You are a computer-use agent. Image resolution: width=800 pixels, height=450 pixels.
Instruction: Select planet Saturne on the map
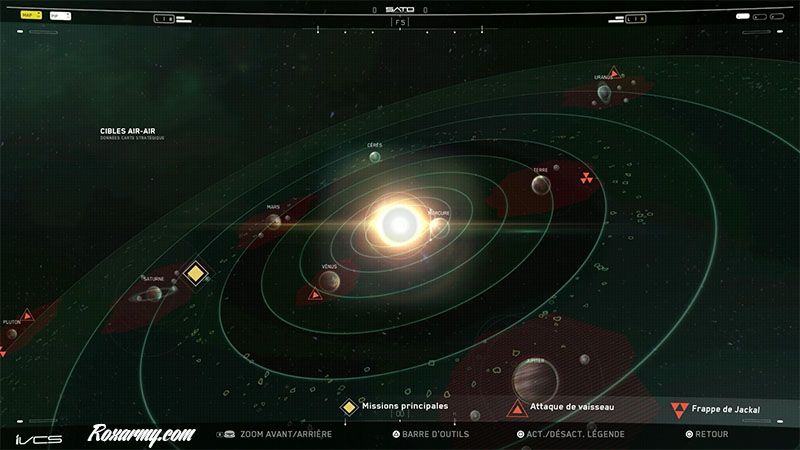(153, 294)
